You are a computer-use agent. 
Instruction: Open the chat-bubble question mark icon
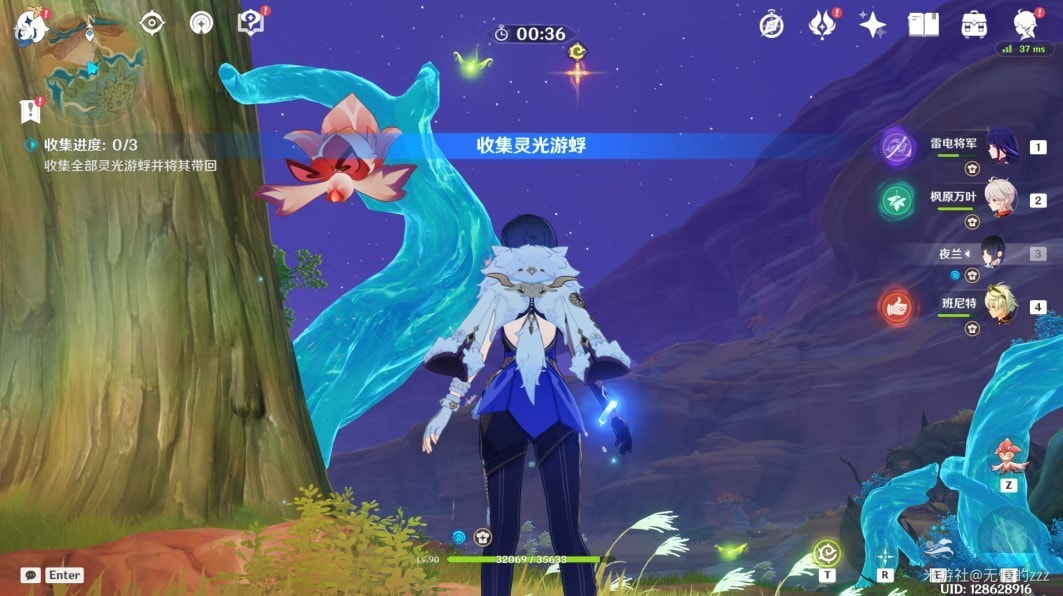[250, 23]
